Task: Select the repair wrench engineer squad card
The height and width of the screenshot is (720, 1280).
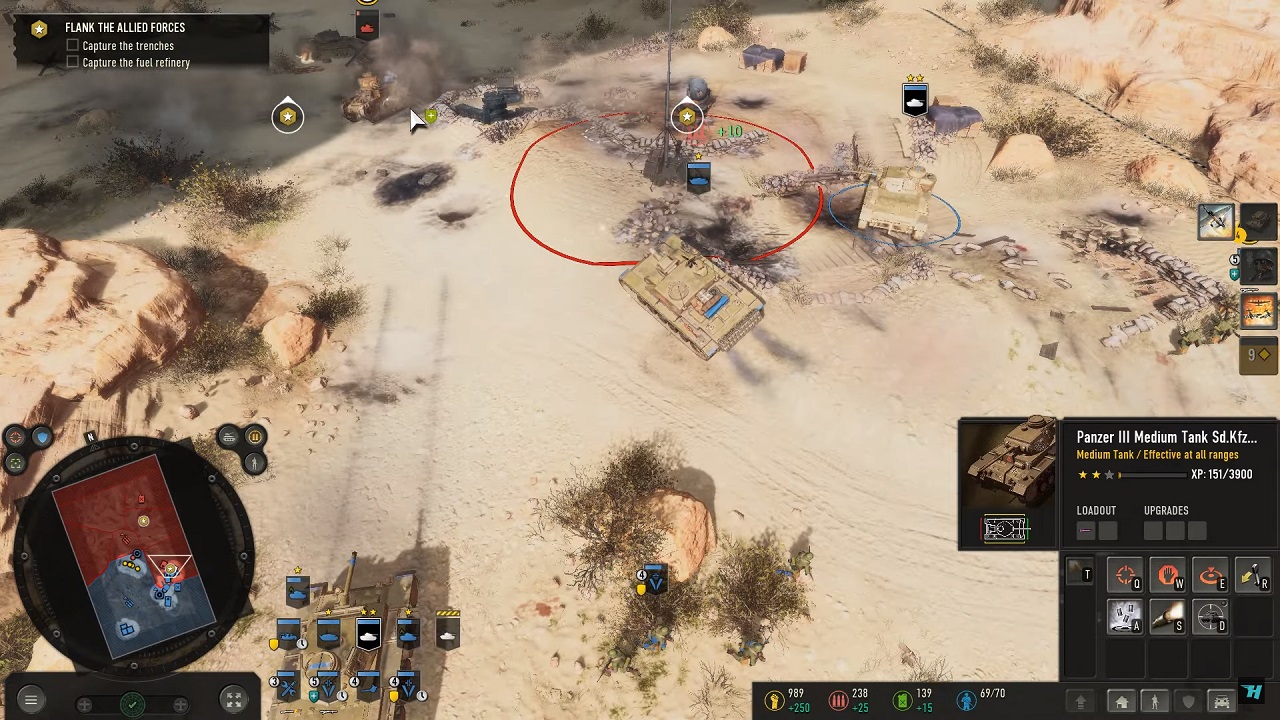Action: tap(288, 687)
